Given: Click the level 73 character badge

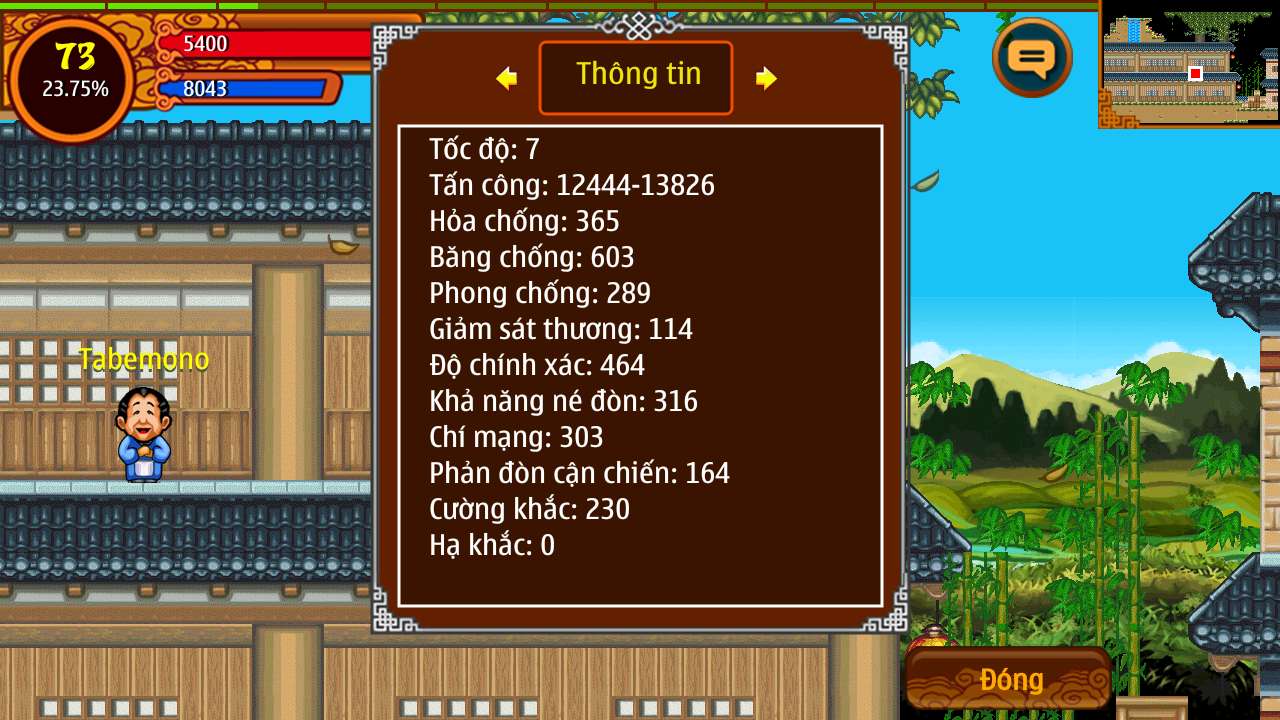Looking at the screenshot, I should pyautogui.click(x=74, y=73).
